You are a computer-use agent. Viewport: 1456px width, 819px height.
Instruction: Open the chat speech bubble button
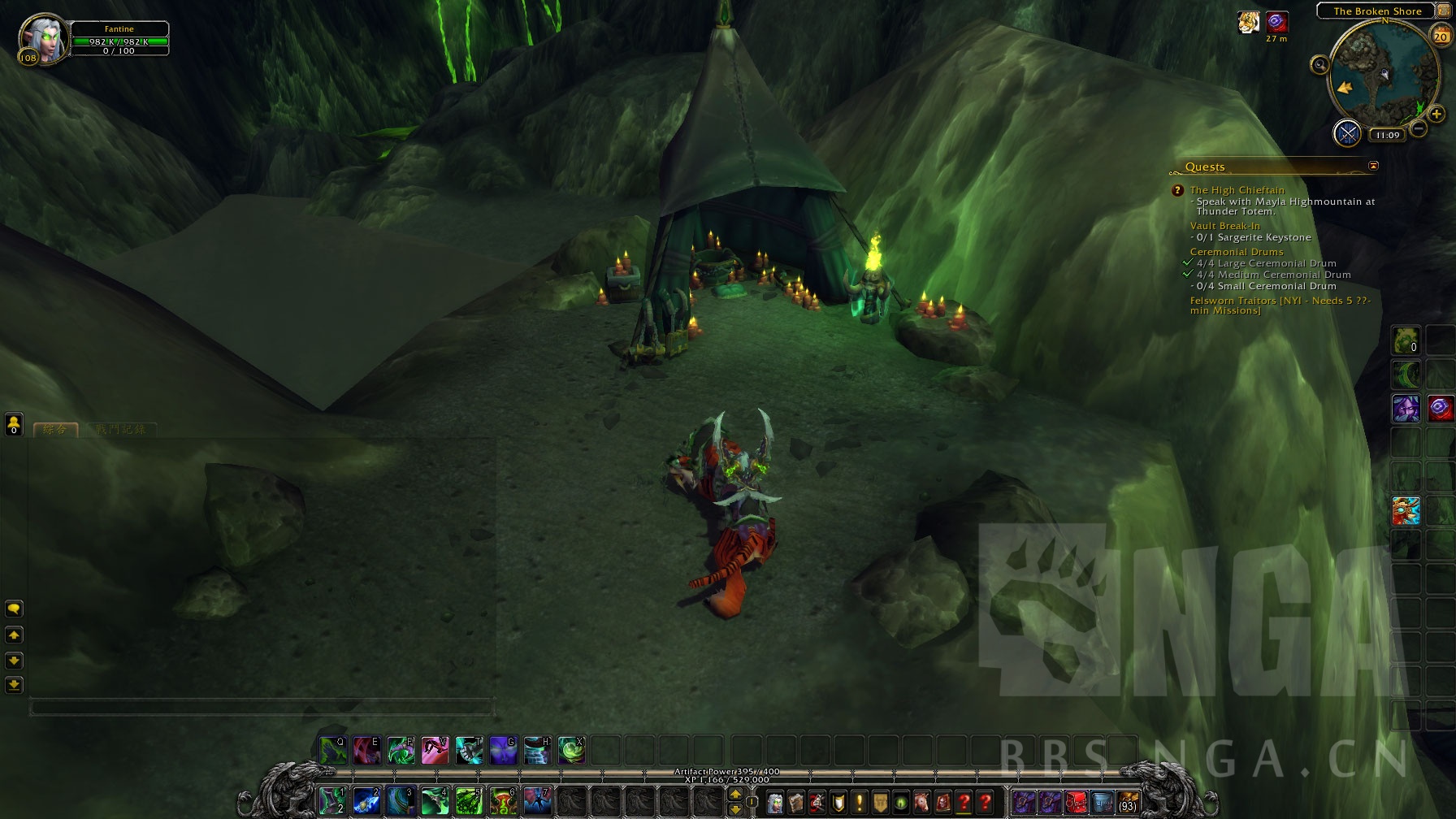pos(14,609)
